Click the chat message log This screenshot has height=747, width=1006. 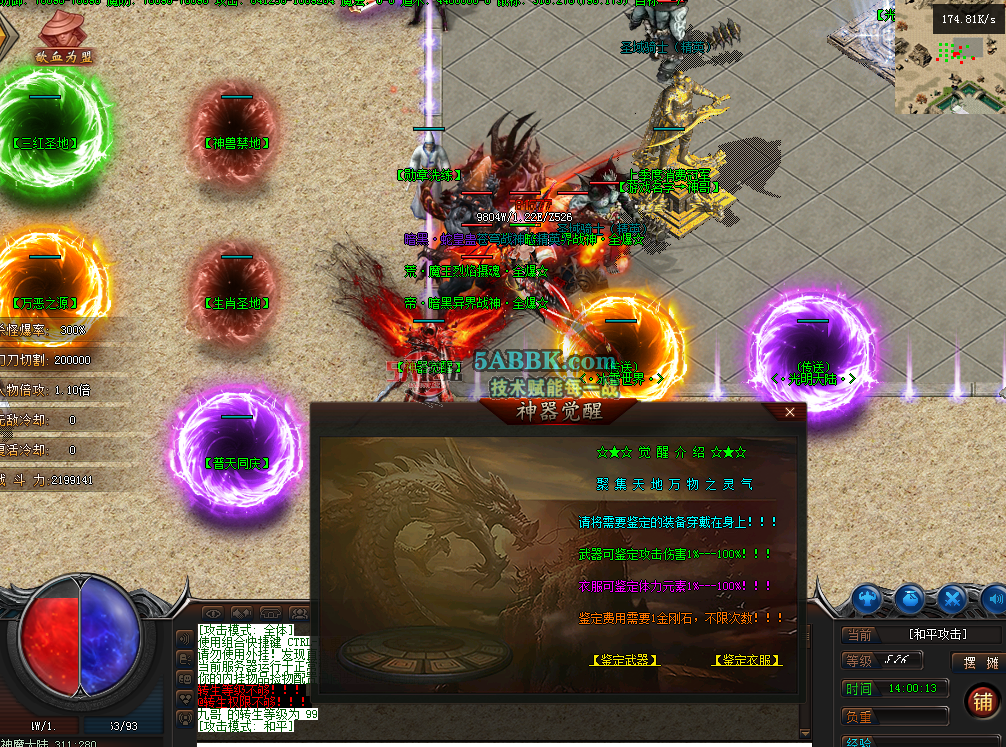pos(254,680)
